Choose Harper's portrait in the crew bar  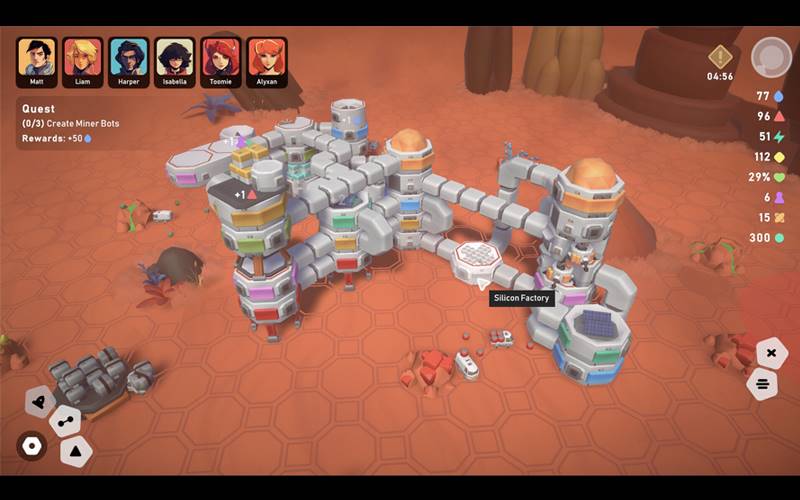click(x=129, y=61)
